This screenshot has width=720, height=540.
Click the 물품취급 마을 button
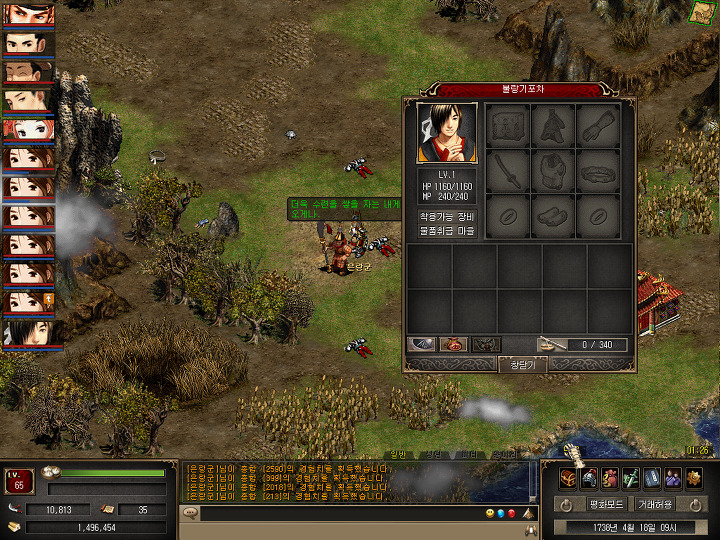(x=447, y=230)
